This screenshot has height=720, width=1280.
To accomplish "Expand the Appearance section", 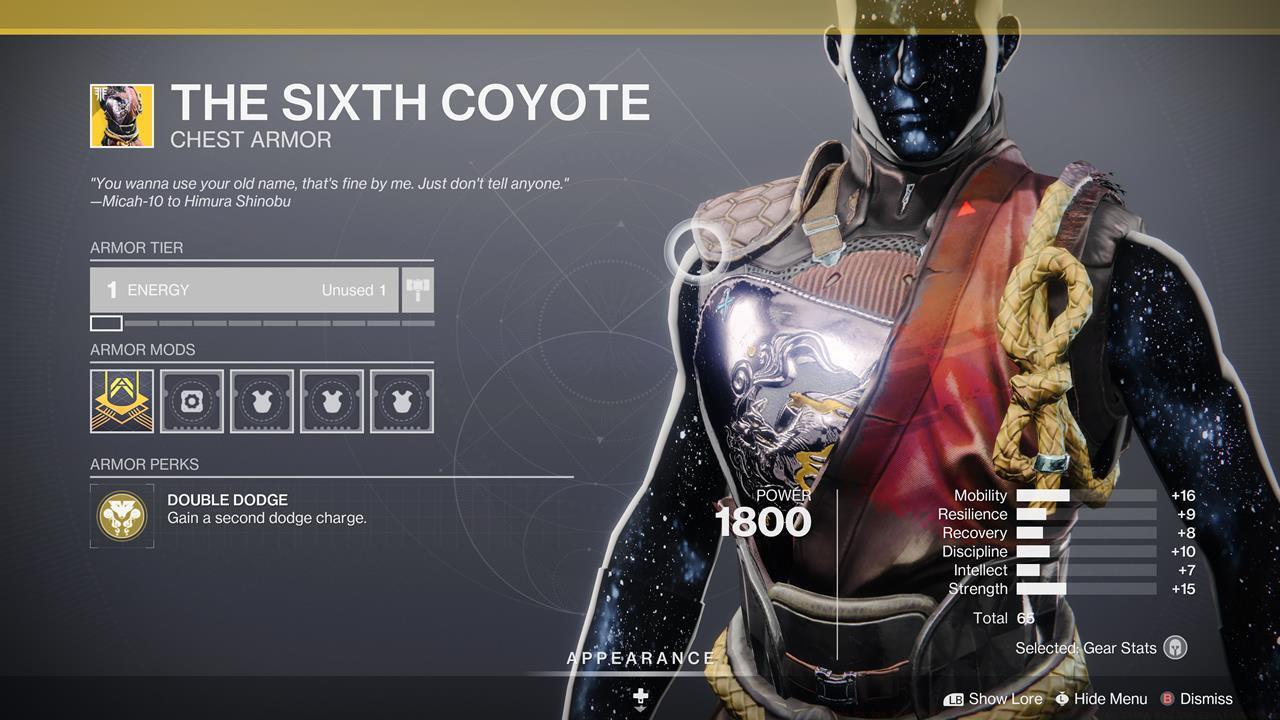I will point(640,658).
